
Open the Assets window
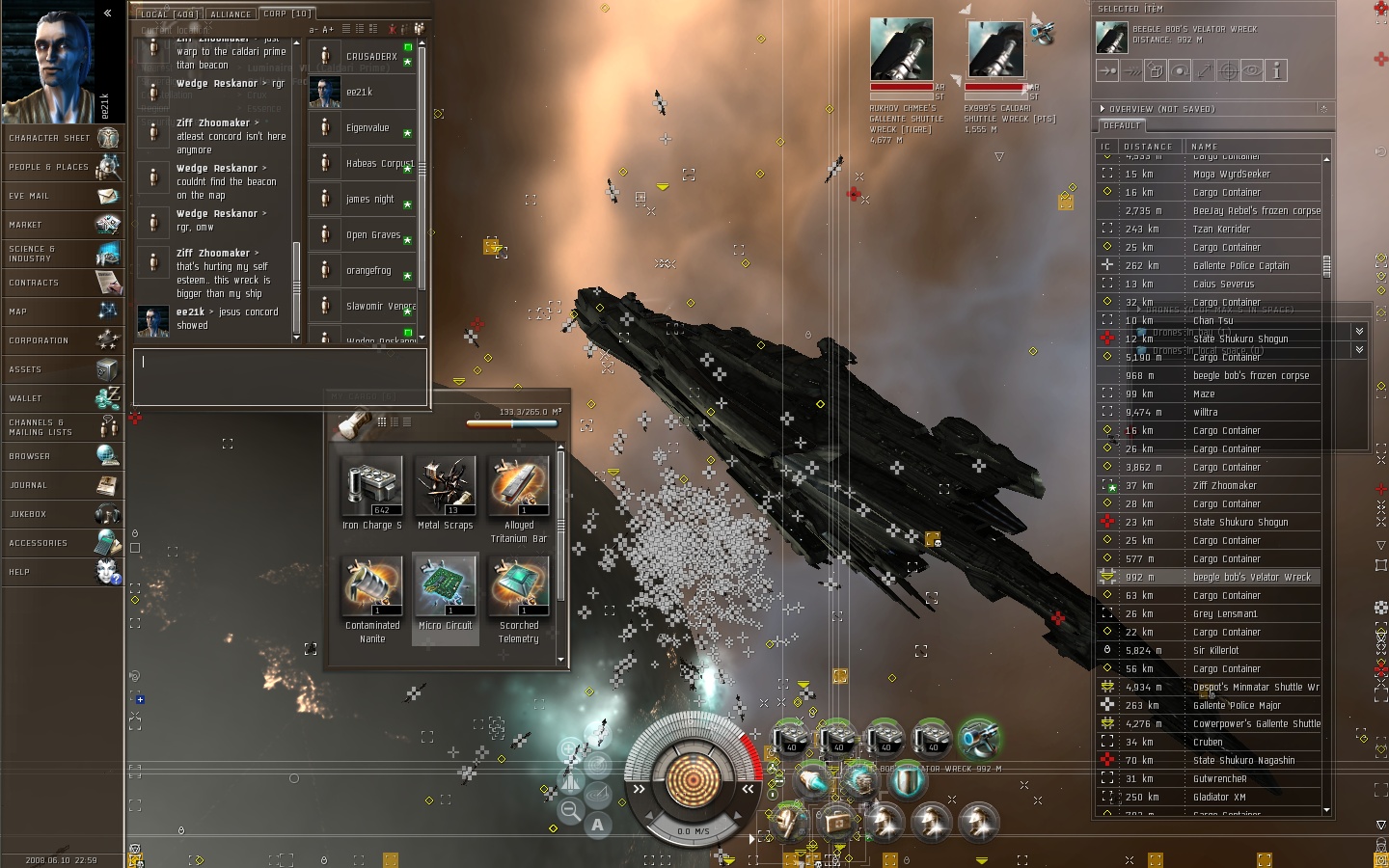[x=62, y=369]
